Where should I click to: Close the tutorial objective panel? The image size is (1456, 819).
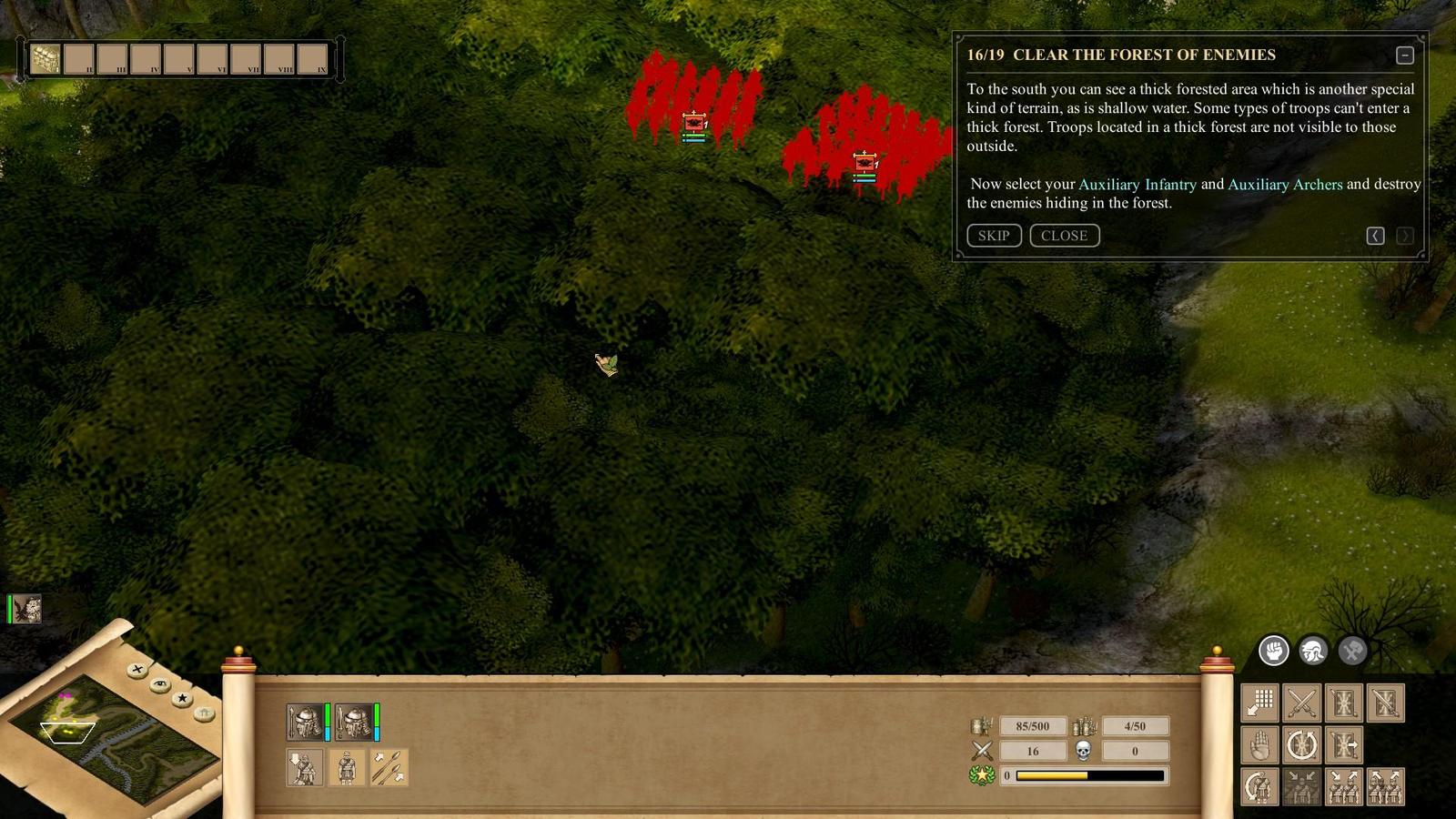click(x=1064, y=236)
